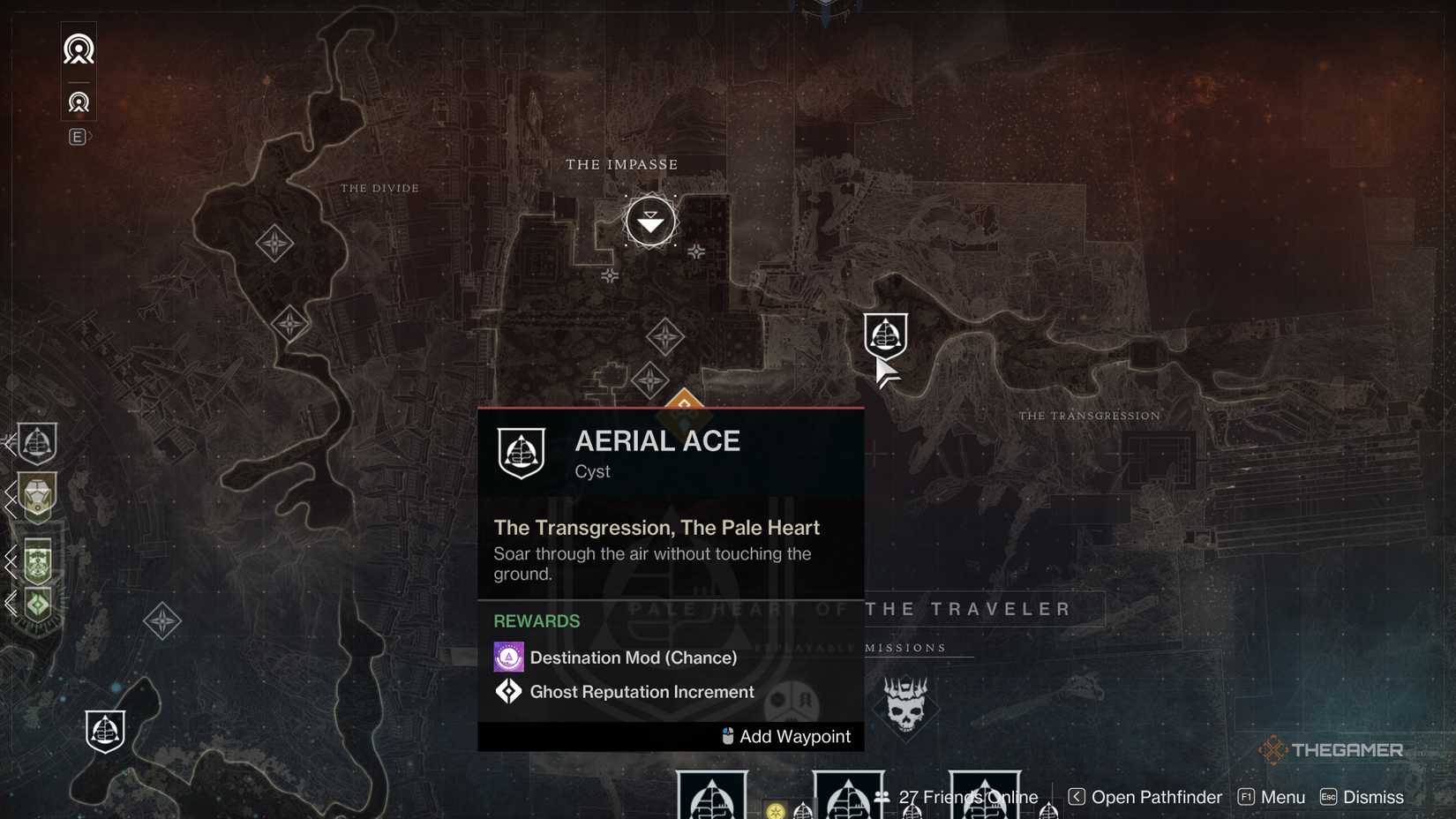This screenshot has height=819, width=1456.
Task: Select the Cyst banner icon in the left sidebar
Action: pyautogui.click(x=37, y=444)
